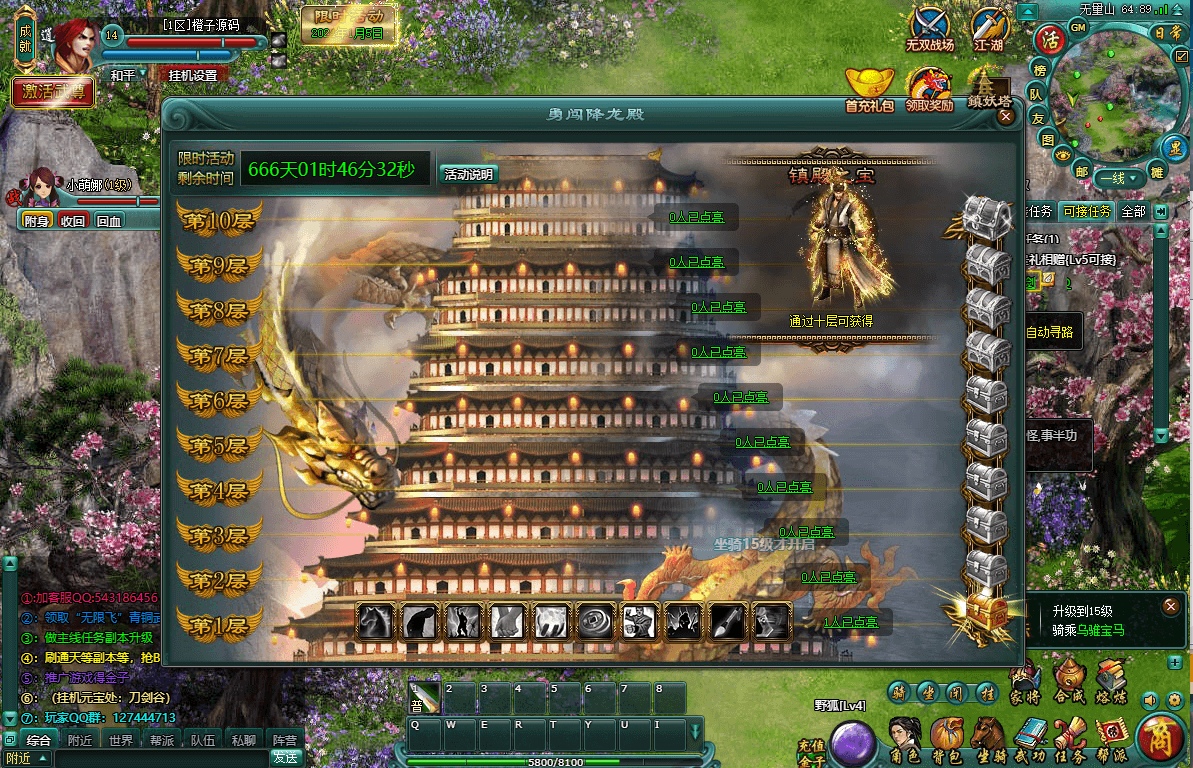Select the 第5层 floor entry
The image size is (1193, 768).
(x=219, y=446)
